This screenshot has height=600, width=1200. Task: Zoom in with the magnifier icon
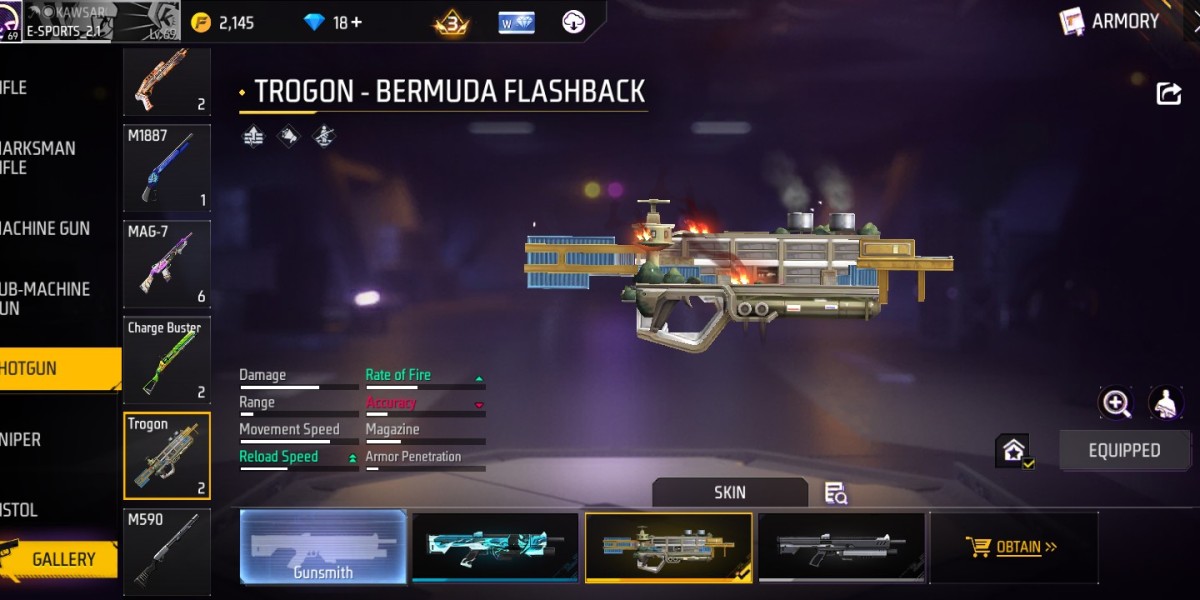pyautogui.click(x=1115, y=403)
